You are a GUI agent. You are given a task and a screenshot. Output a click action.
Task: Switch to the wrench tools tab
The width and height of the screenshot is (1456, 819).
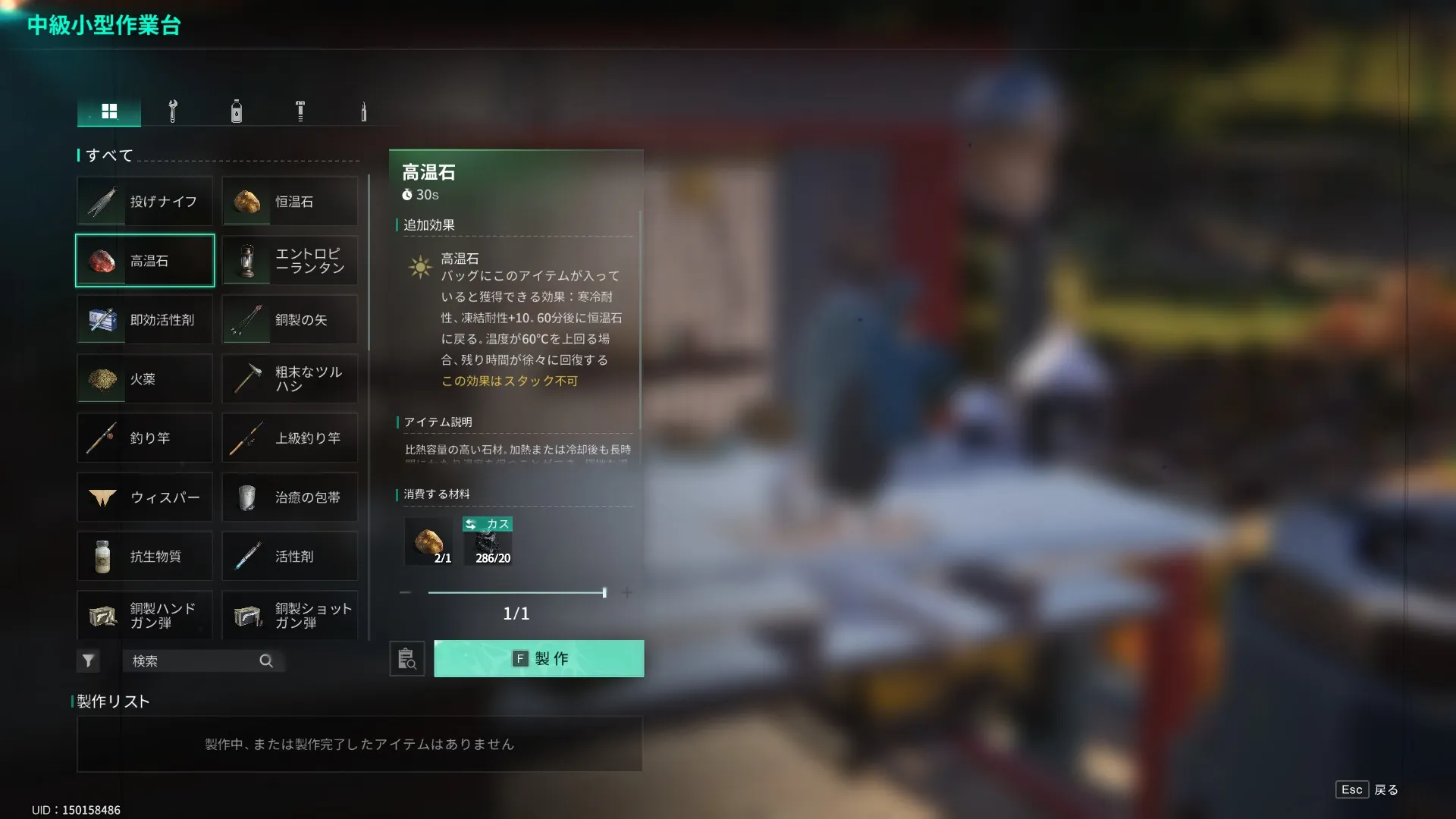click(x=173, y=111)
